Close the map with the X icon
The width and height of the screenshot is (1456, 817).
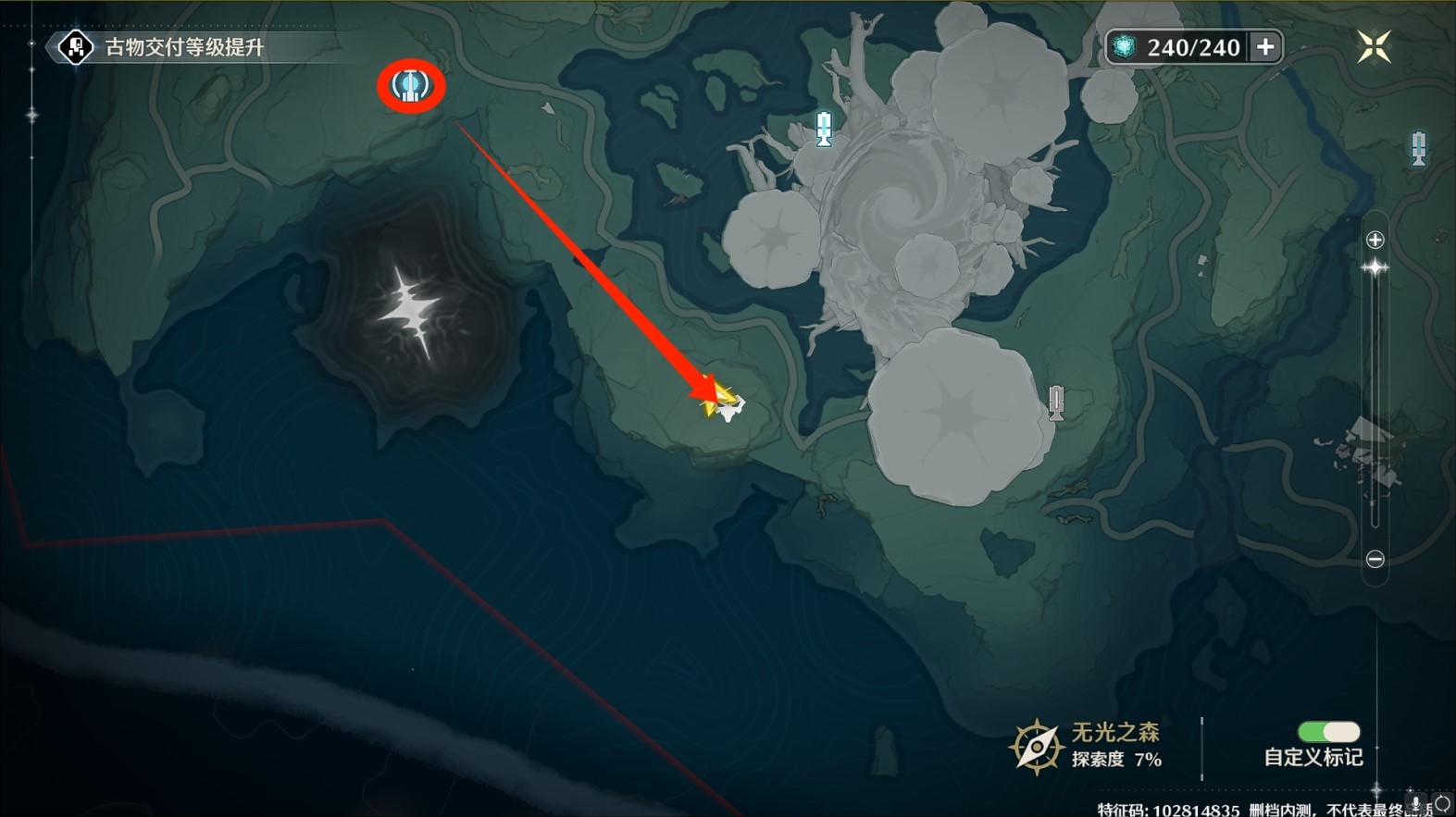click(x=1374, y=46)
